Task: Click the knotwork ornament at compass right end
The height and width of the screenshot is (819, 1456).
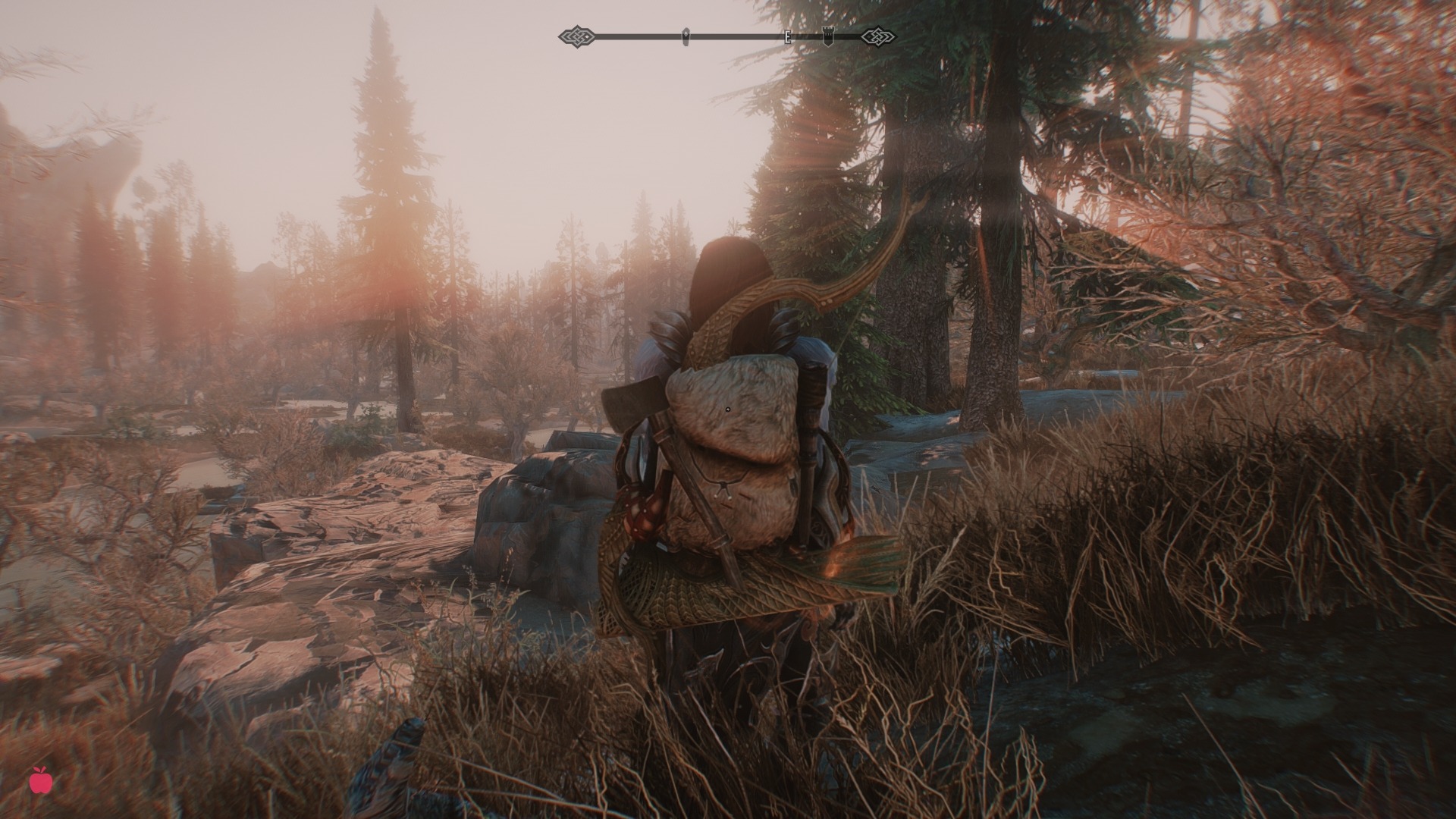Action: pos(877,35)
